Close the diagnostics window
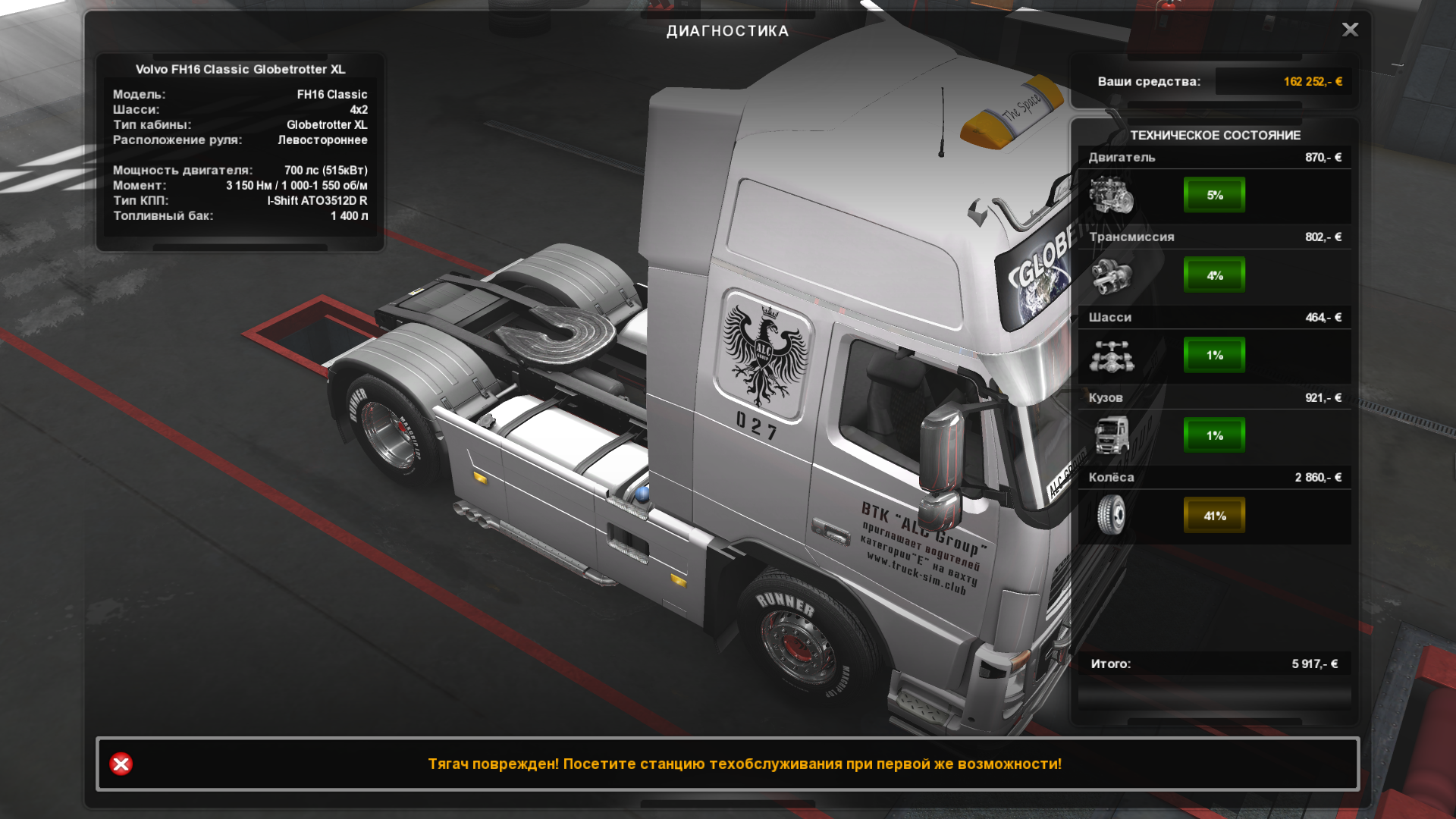Viewport: 1456px width, 819px height. pyautogui.click(x=1350, y=30)
